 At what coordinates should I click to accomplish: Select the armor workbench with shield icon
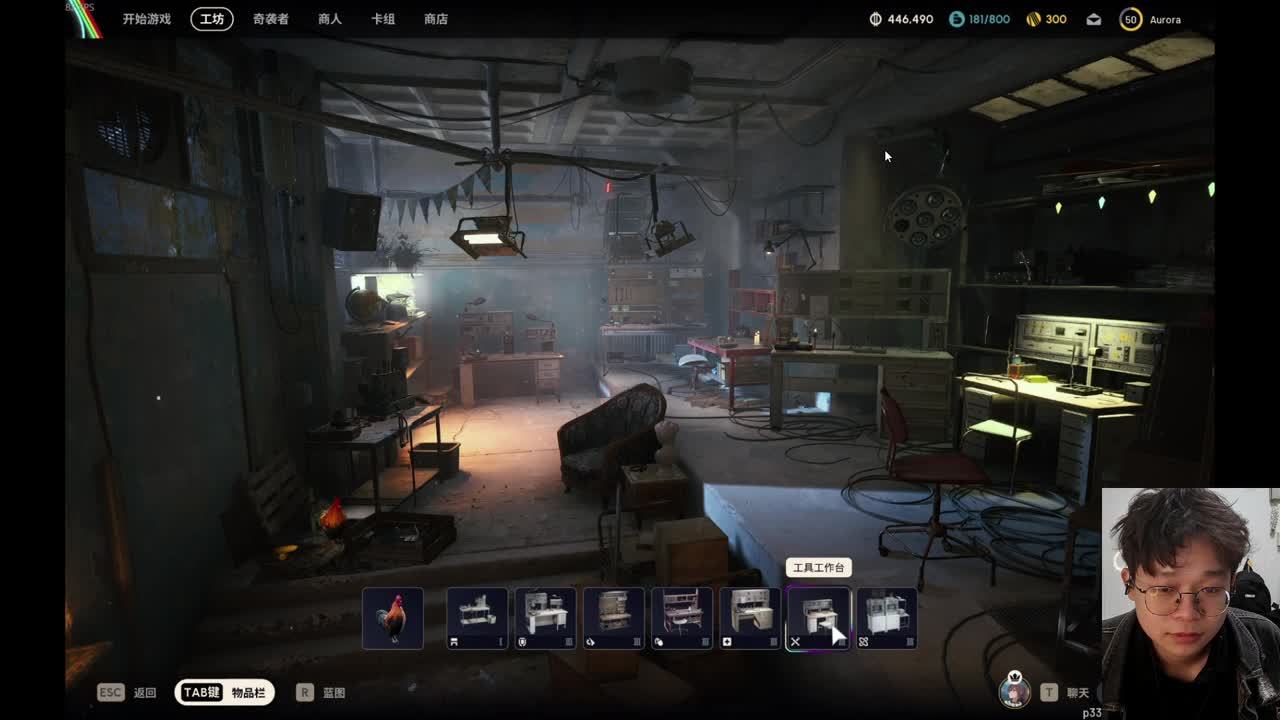[545, 618]
